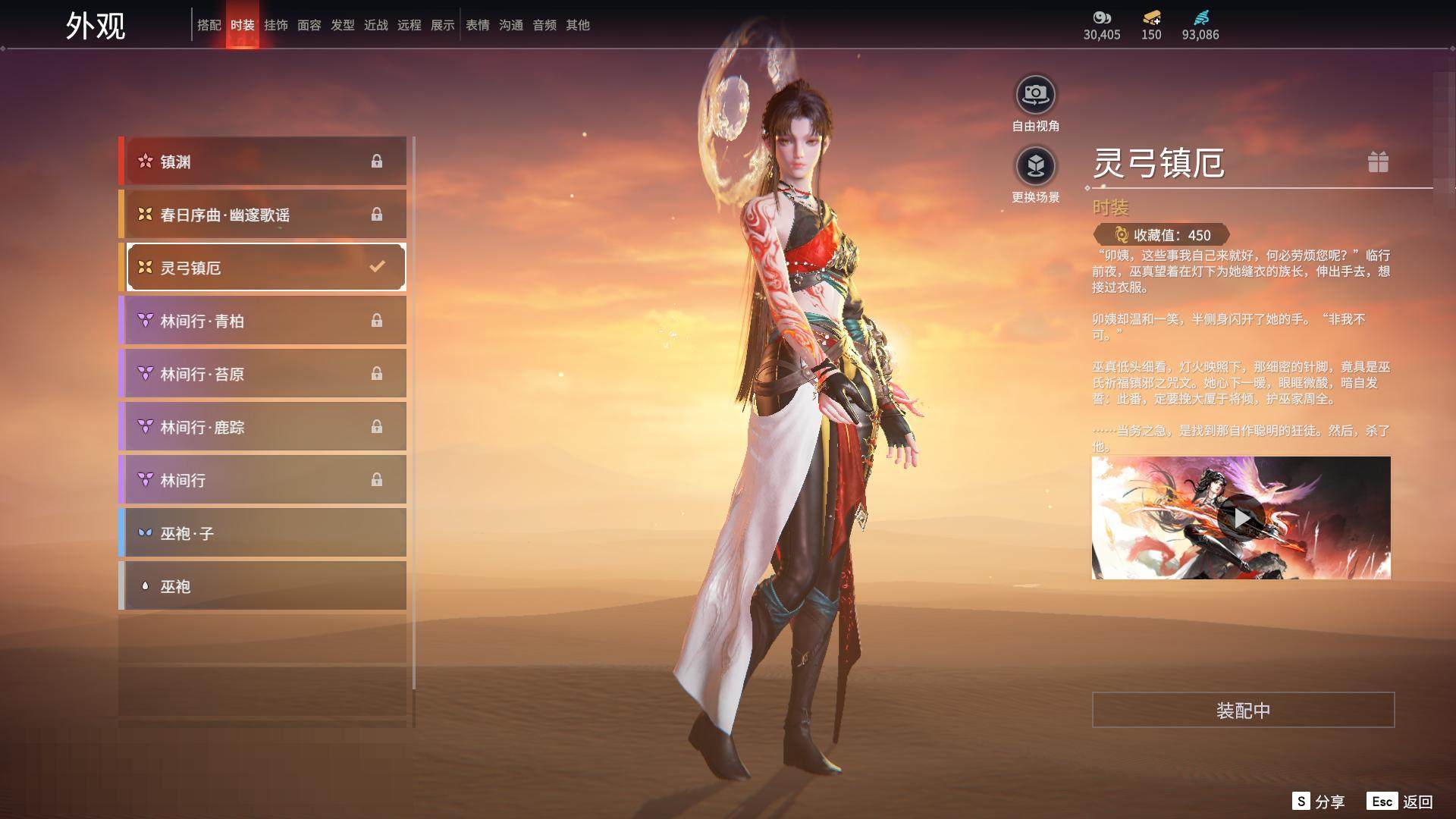Go to the 发型 hairstyle tab
Image resolution: width=1456 pixels, height=819 pixels.
(x=342, y=25)
